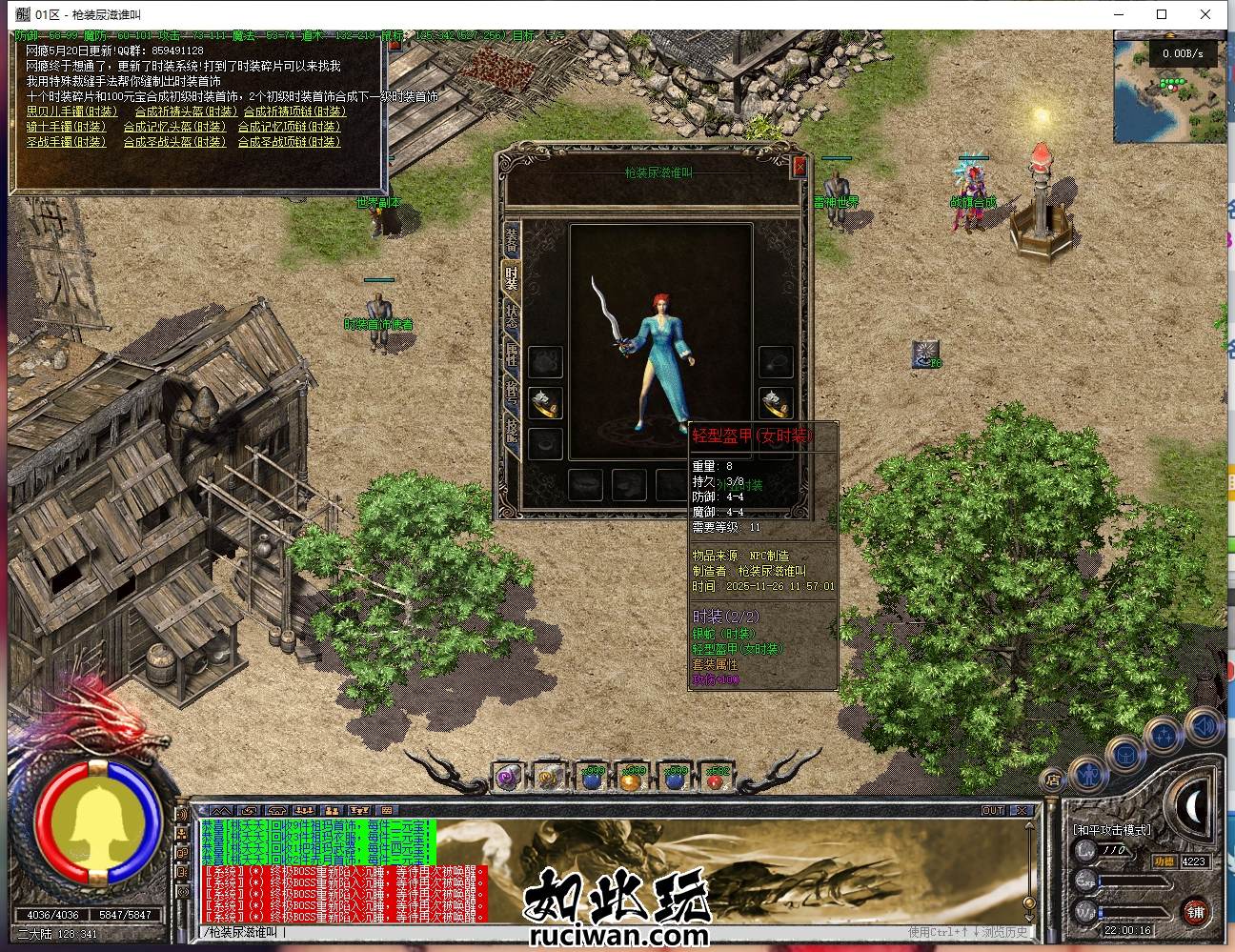Click the left ring slot in fashion window
Viewport: 1235px width, 952px height.
(x=547, y=404)
